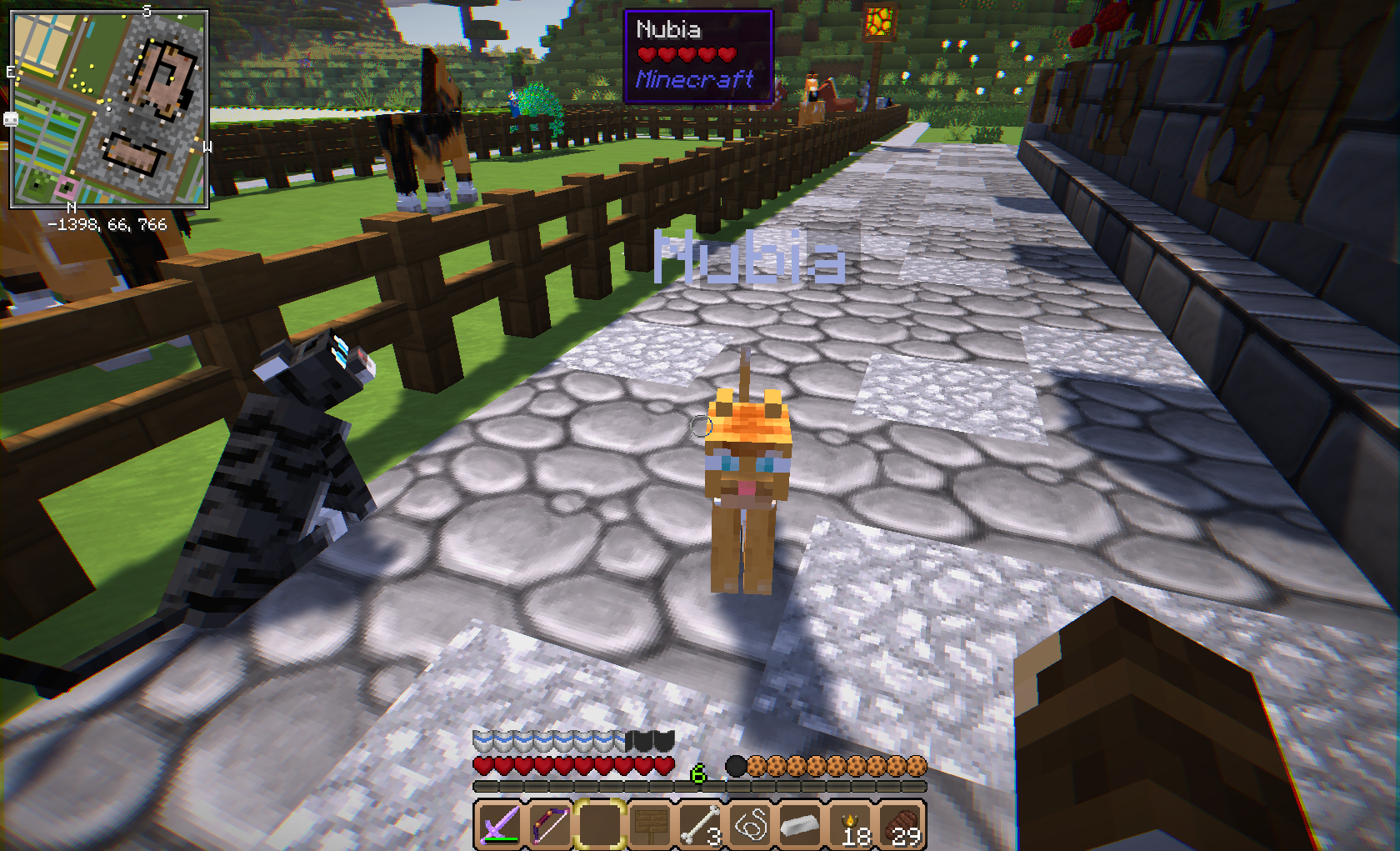
Task: Pick the string item slot
Action: [750, 825]
